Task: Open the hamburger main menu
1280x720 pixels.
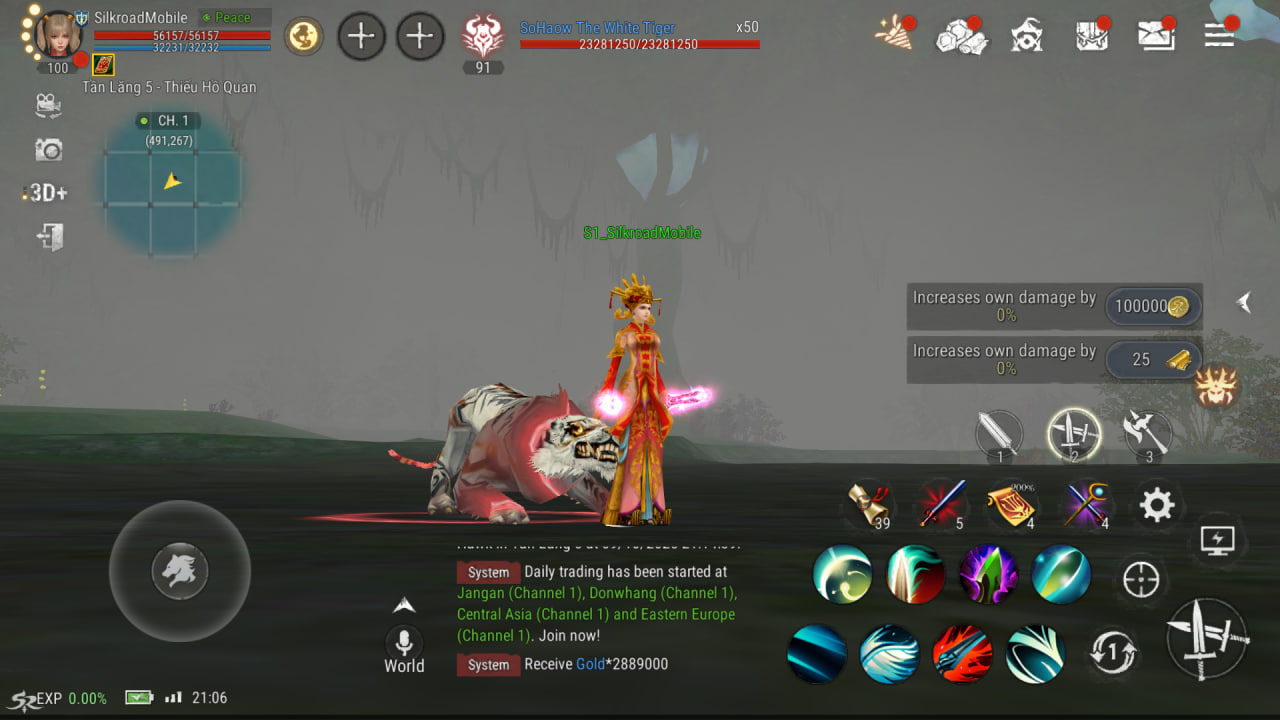Action: pos(1219,35)
